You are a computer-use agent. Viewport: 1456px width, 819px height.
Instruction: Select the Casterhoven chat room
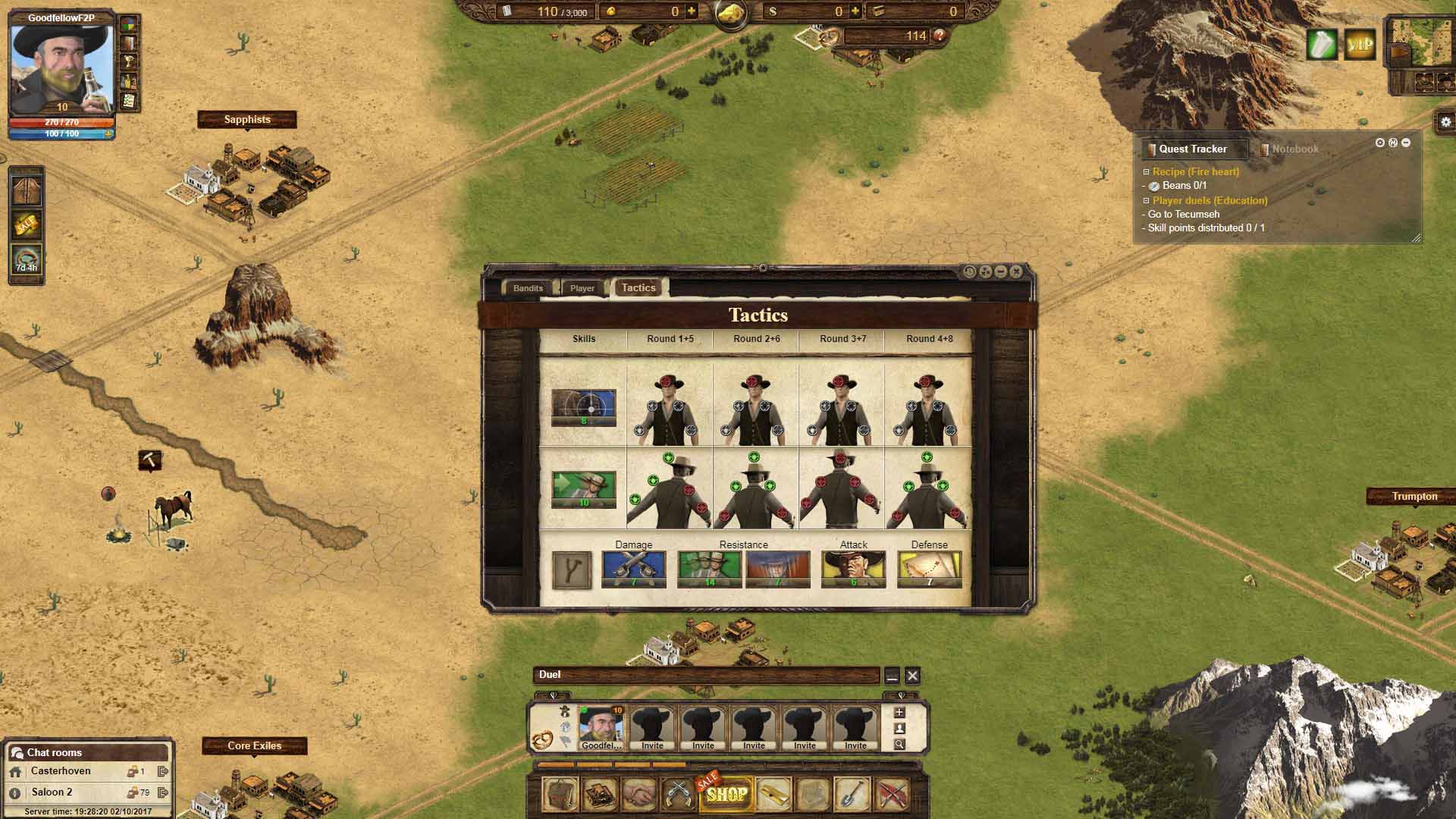(61, 771)
